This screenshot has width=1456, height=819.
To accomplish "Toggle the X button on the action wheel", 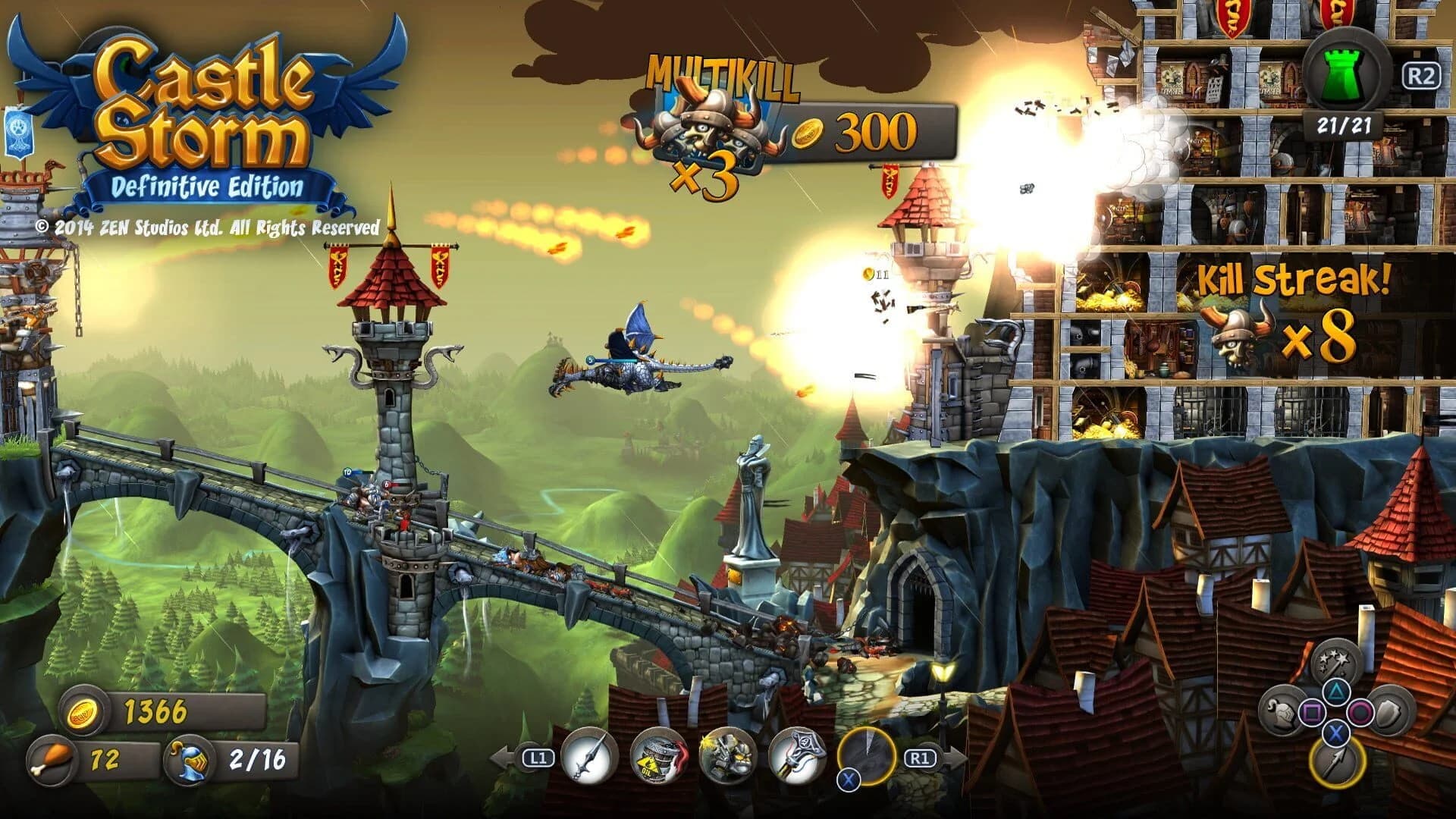I will coord(1336,733).
